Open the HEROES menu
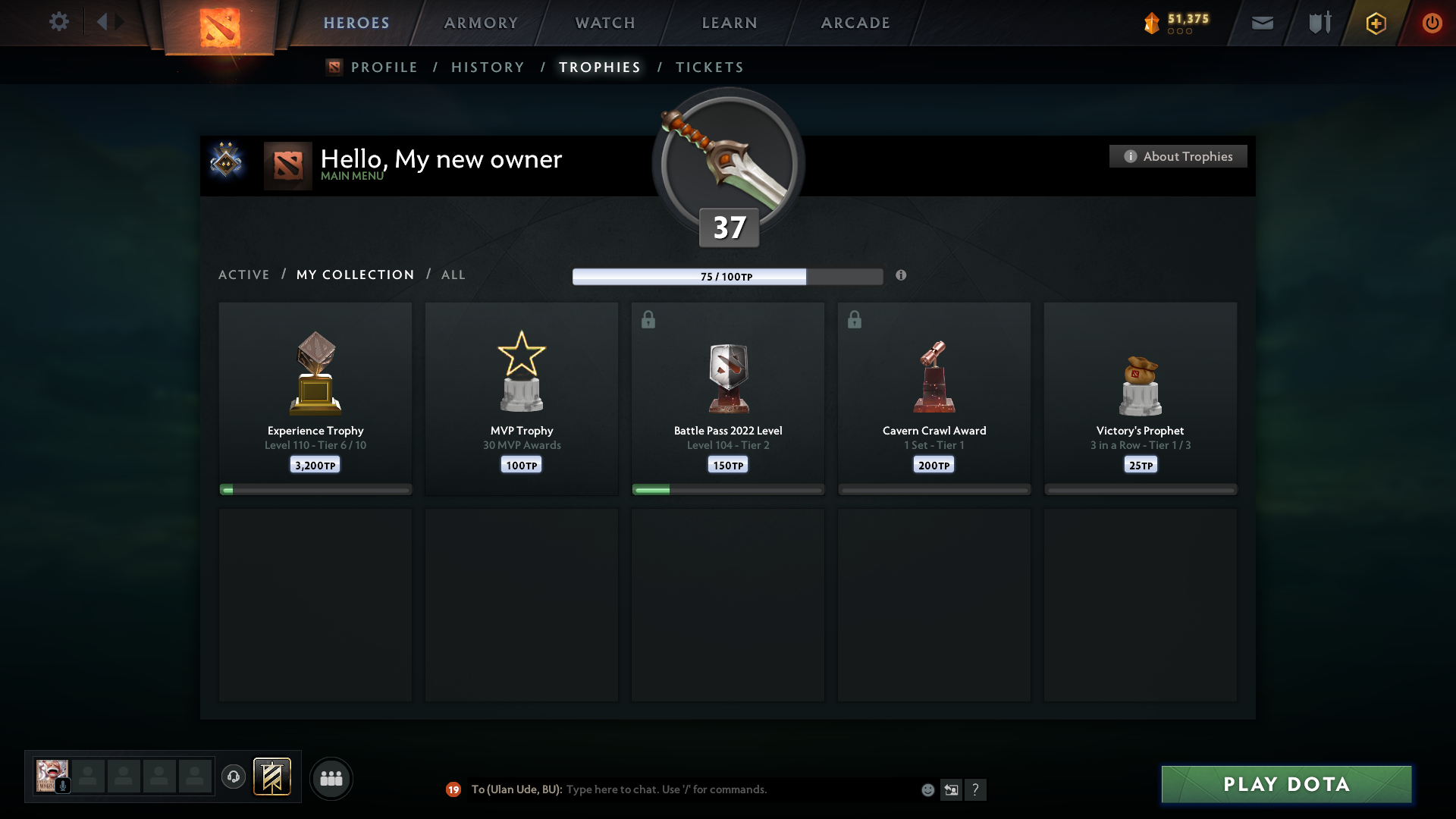The height and width of the screenshot is (819, 1456). 356,23
